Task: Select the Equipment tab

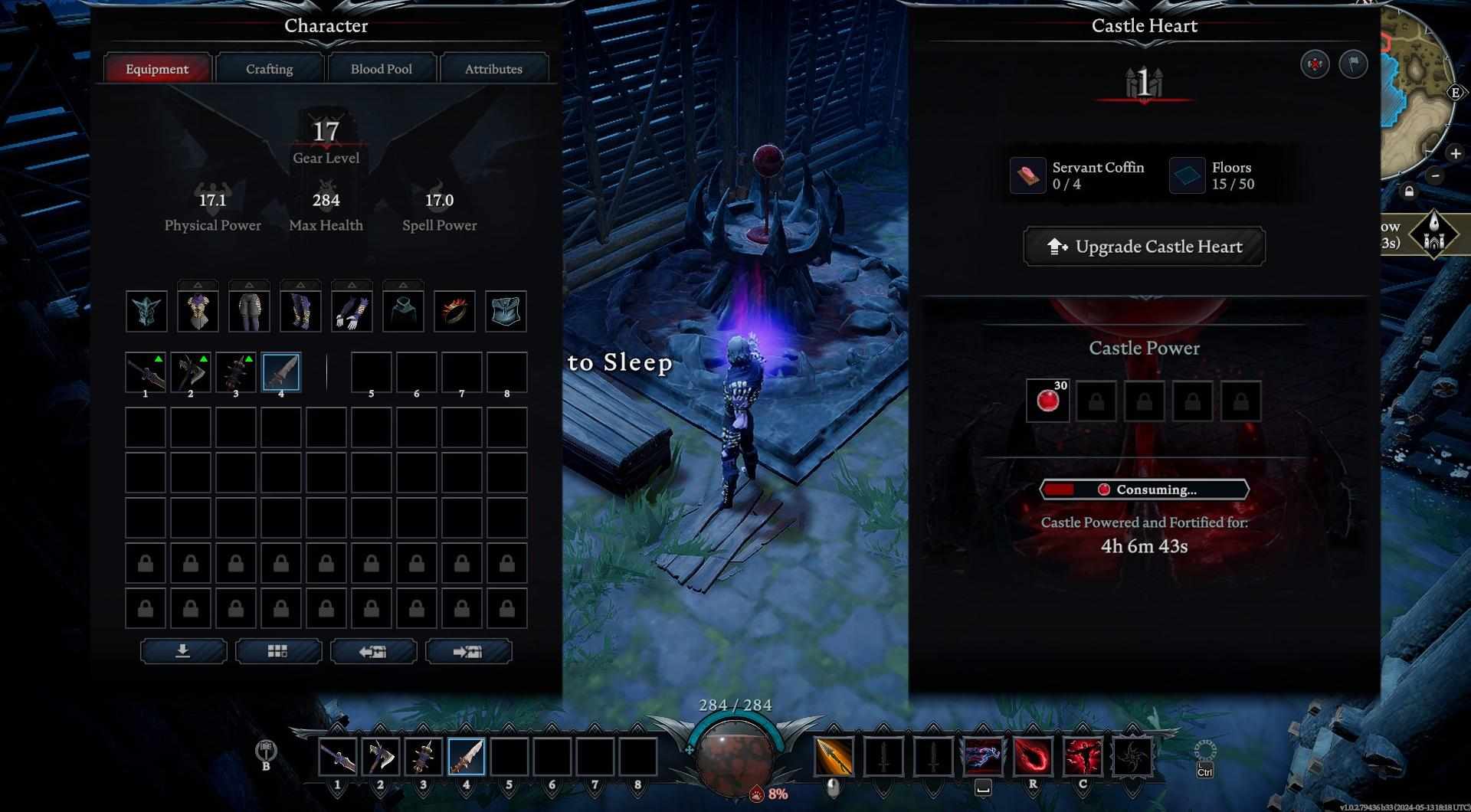Action: 157,69
